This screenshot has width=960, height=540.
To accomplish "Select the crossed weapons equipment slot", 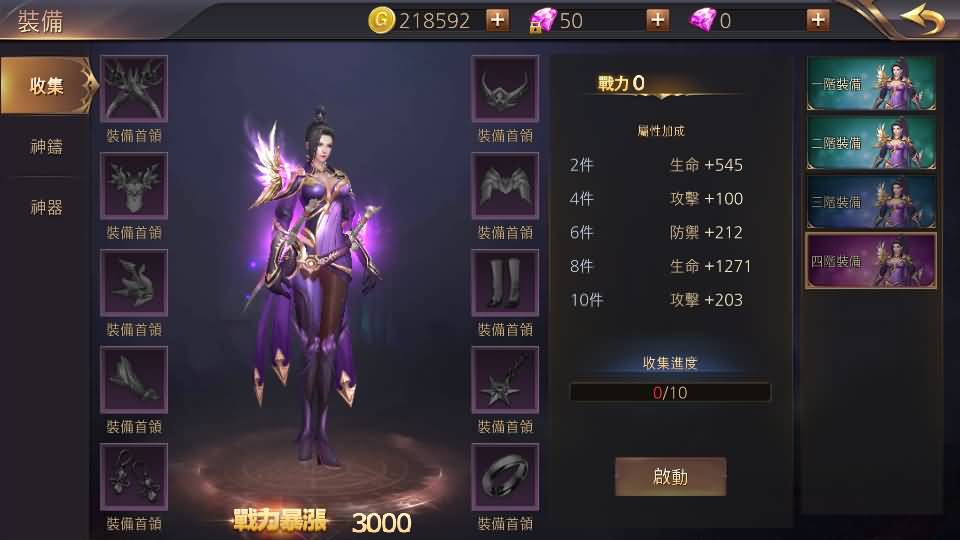I will tap(134, 89).
